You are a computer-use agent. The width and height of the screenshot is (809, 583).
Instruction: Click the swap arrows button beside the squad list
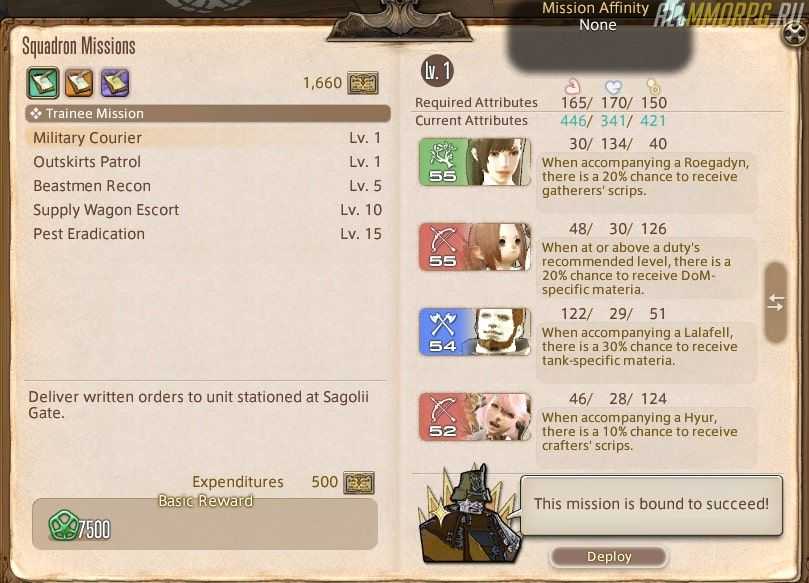(x=776, y=303)
